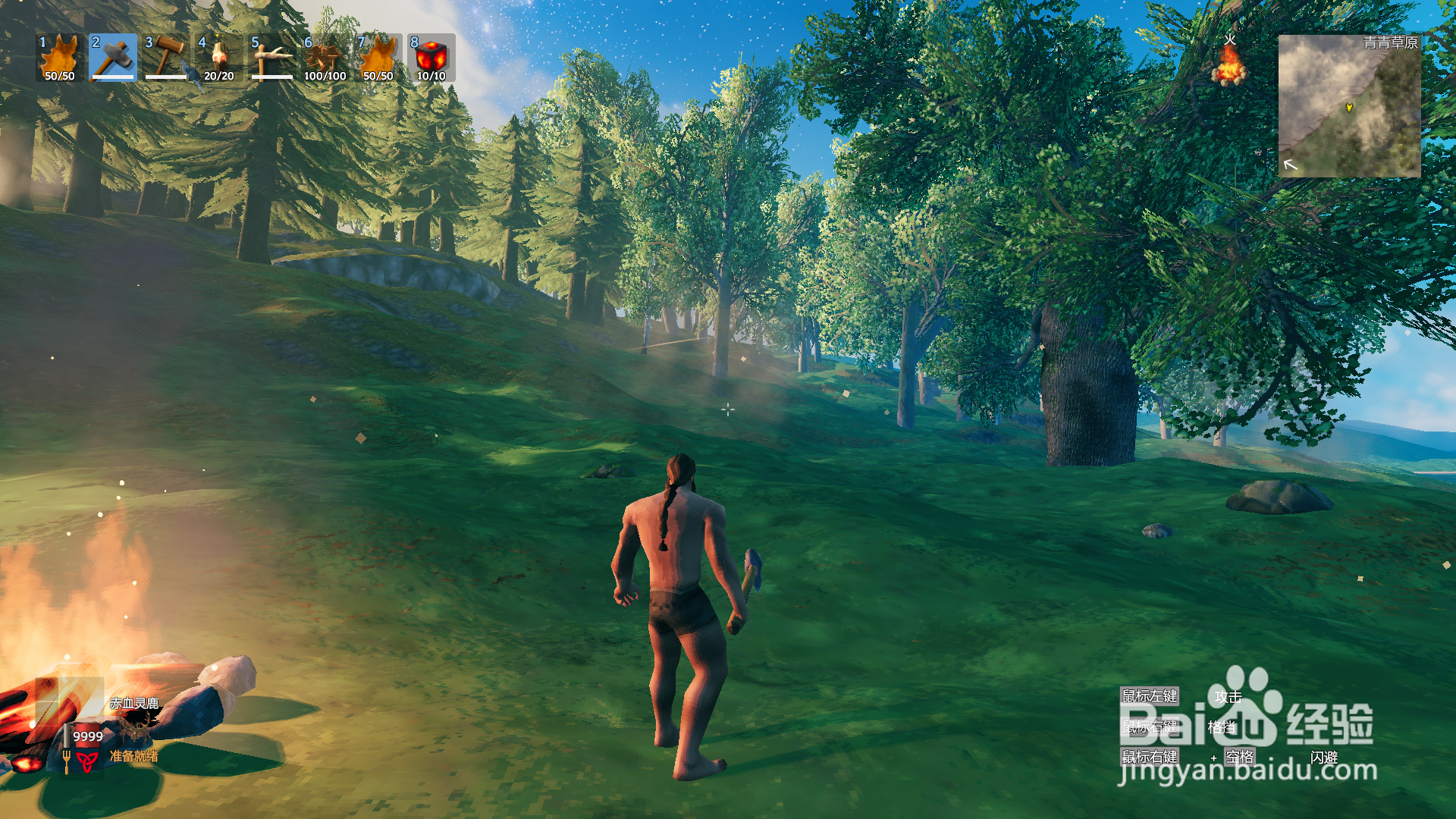Pick the glowing red cube in slot 8
1456x819 pixels.
pos(431,58)
